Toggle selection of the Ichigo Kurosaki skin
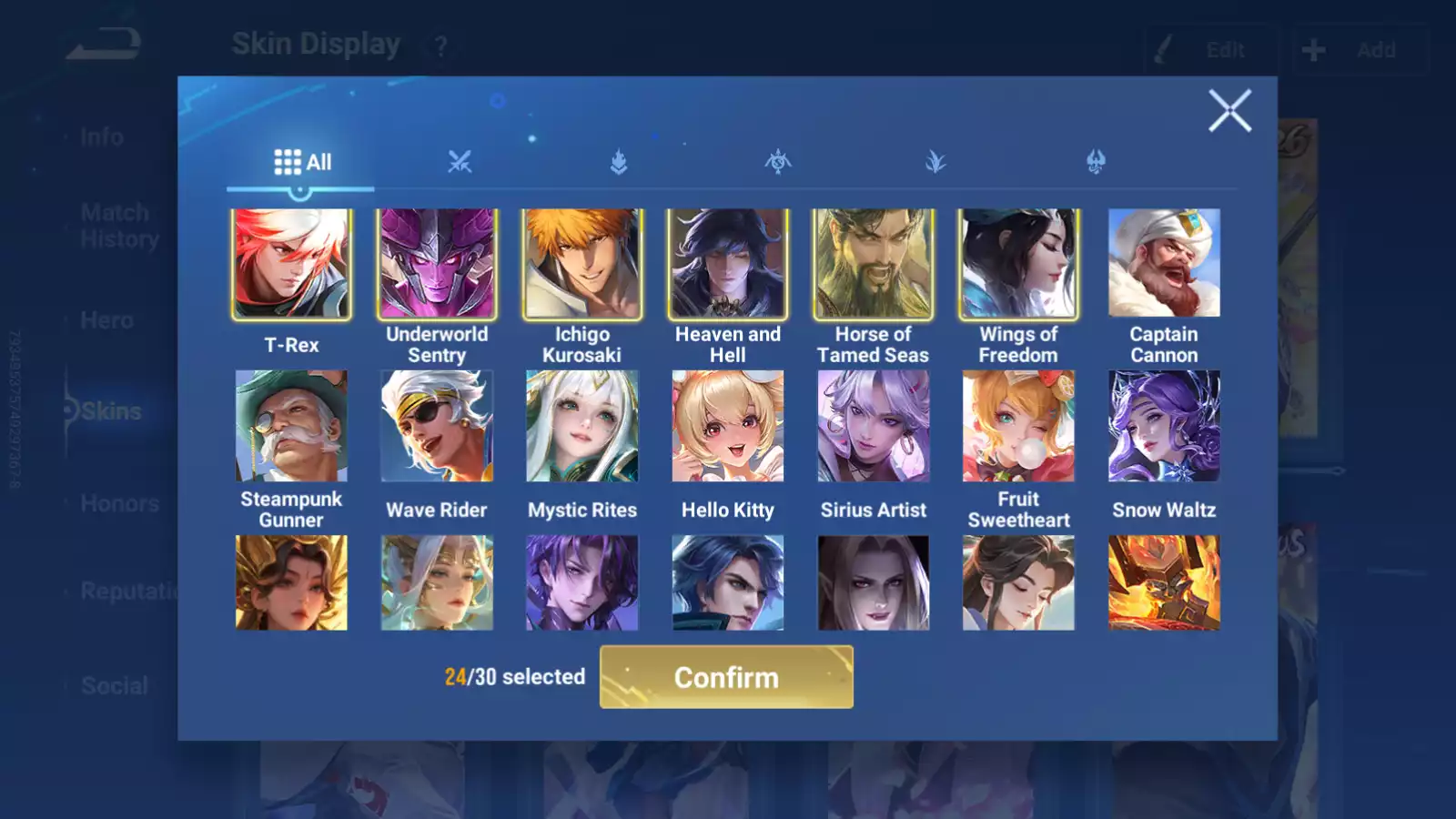 click(x=582, y=264)
